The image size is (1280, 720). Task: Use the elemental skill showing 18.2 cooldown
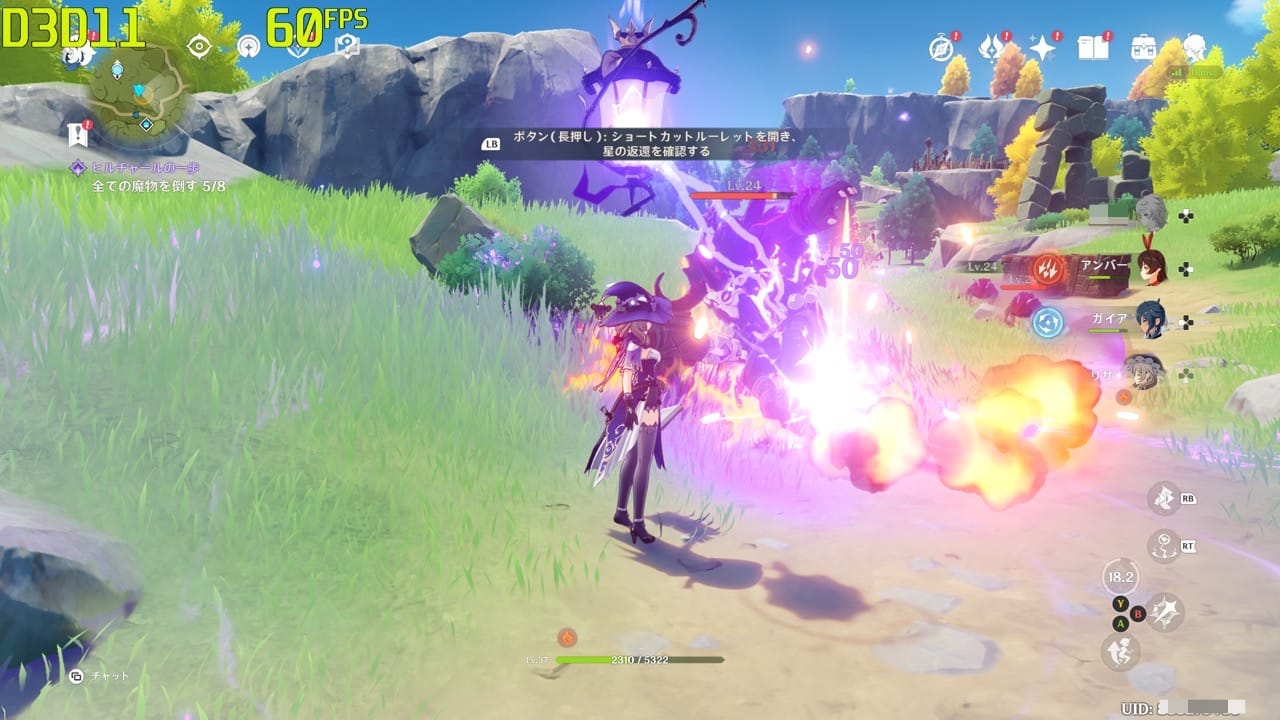point(1120,577)
